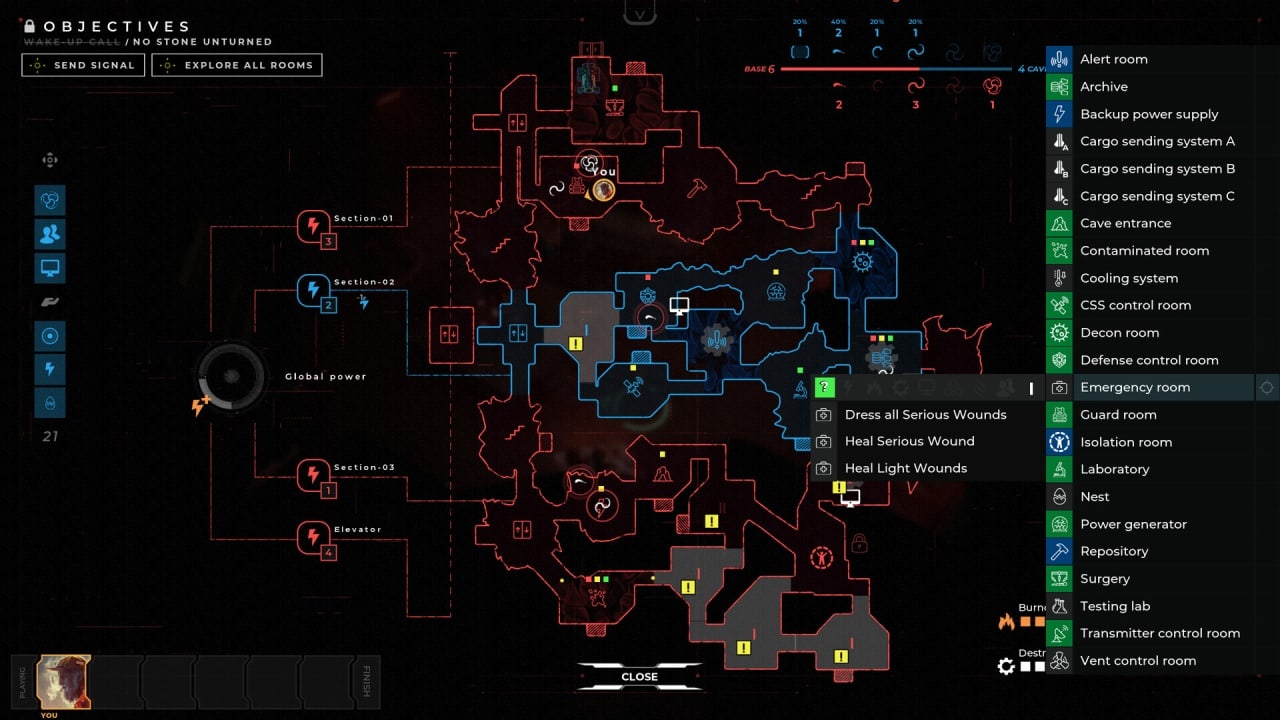Open the players filter icon
The width and height of the screenshot is (1280, 720).
(49, 234)
